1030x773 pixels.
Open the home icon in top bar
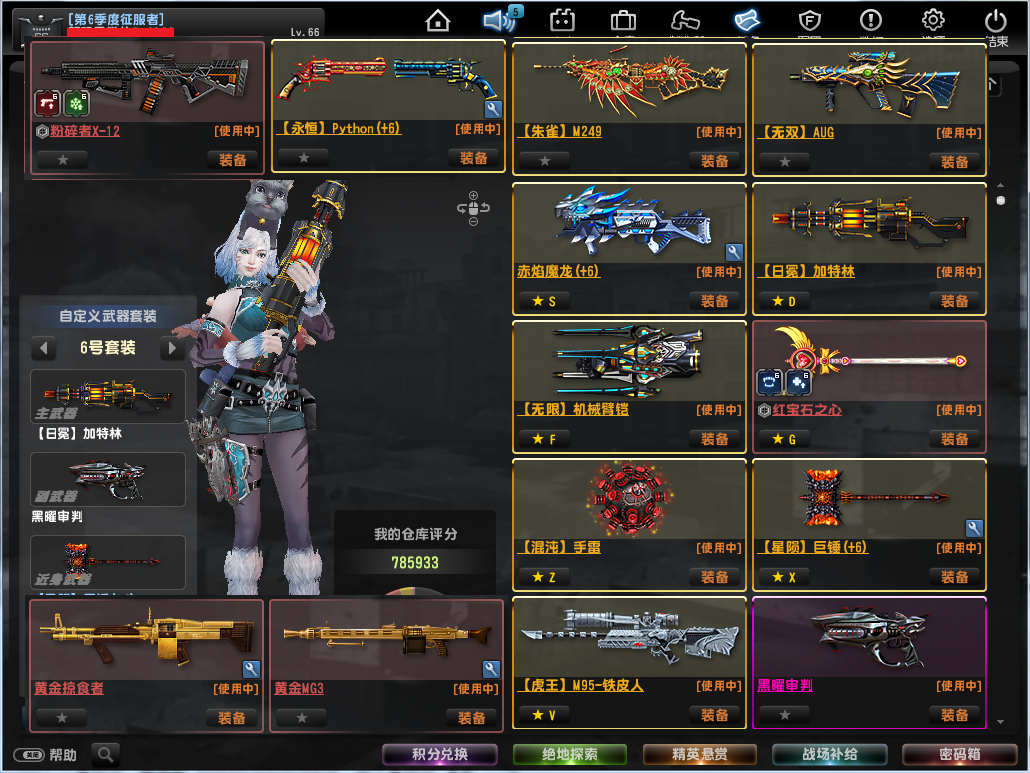coord(437,20)
